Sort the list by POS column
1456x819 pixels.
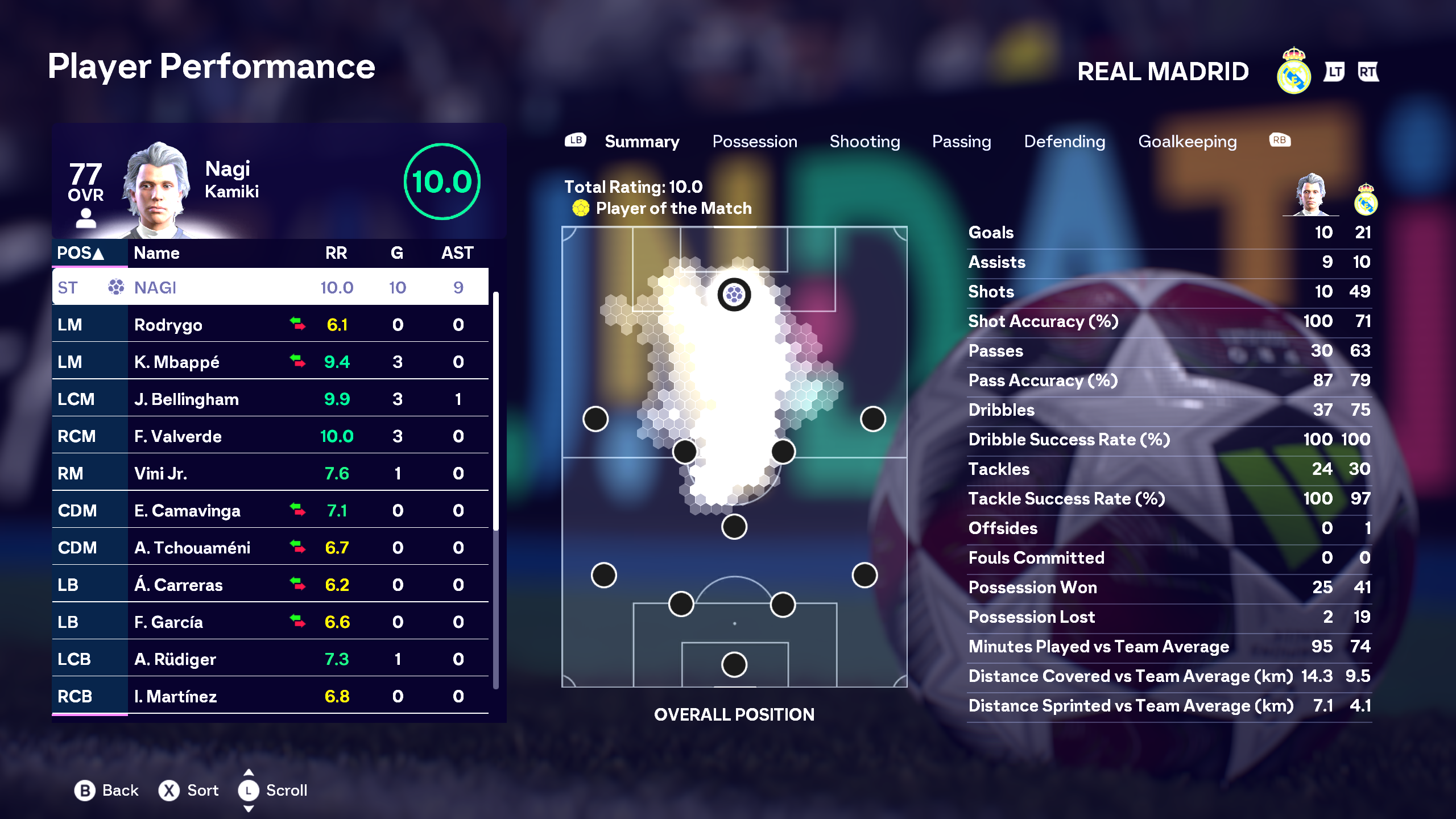coord(81,253)
